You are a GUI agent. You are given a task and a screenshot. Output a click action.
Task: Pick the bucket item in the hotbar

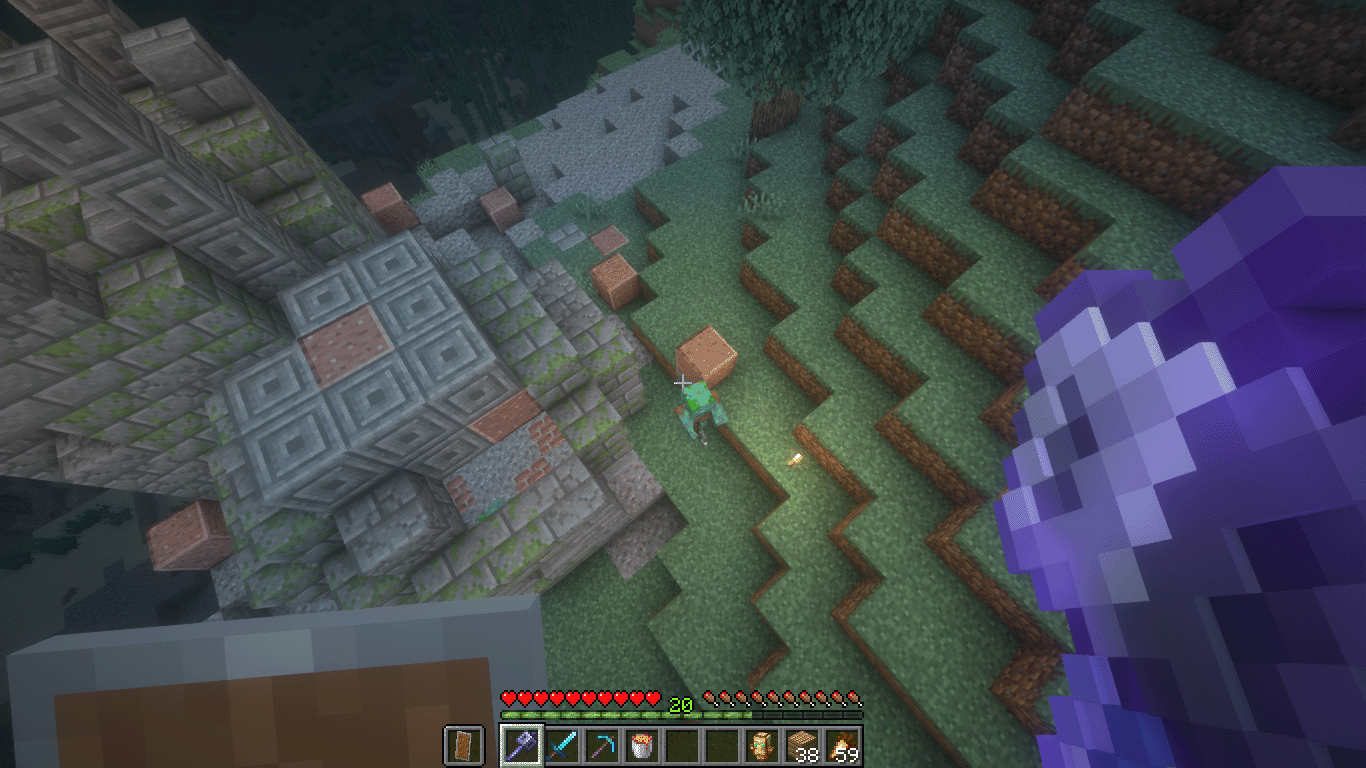click(x=642, y=745)
